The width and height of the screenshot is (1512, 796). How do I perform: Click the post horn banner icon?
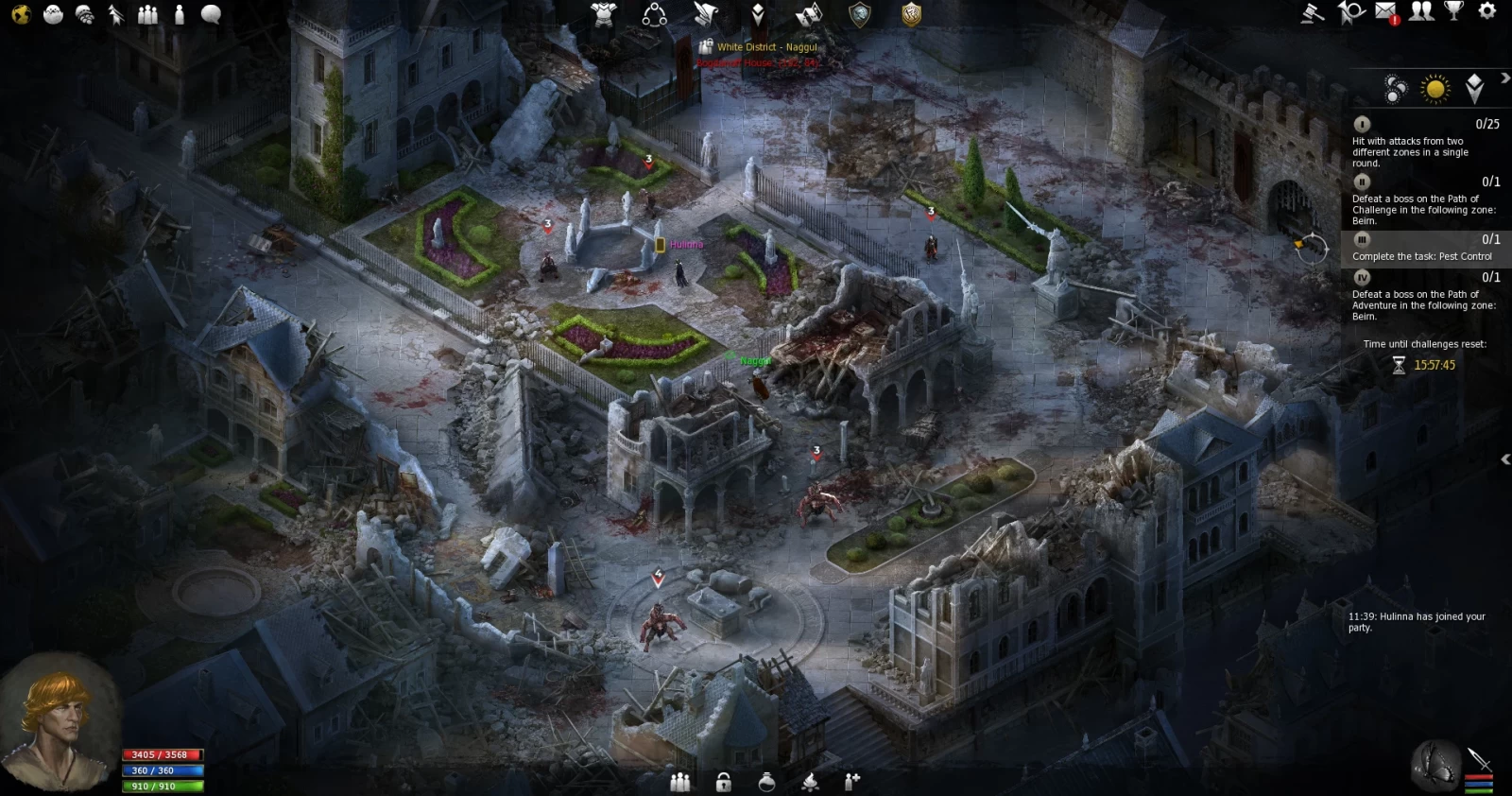tap(1351, 12)
